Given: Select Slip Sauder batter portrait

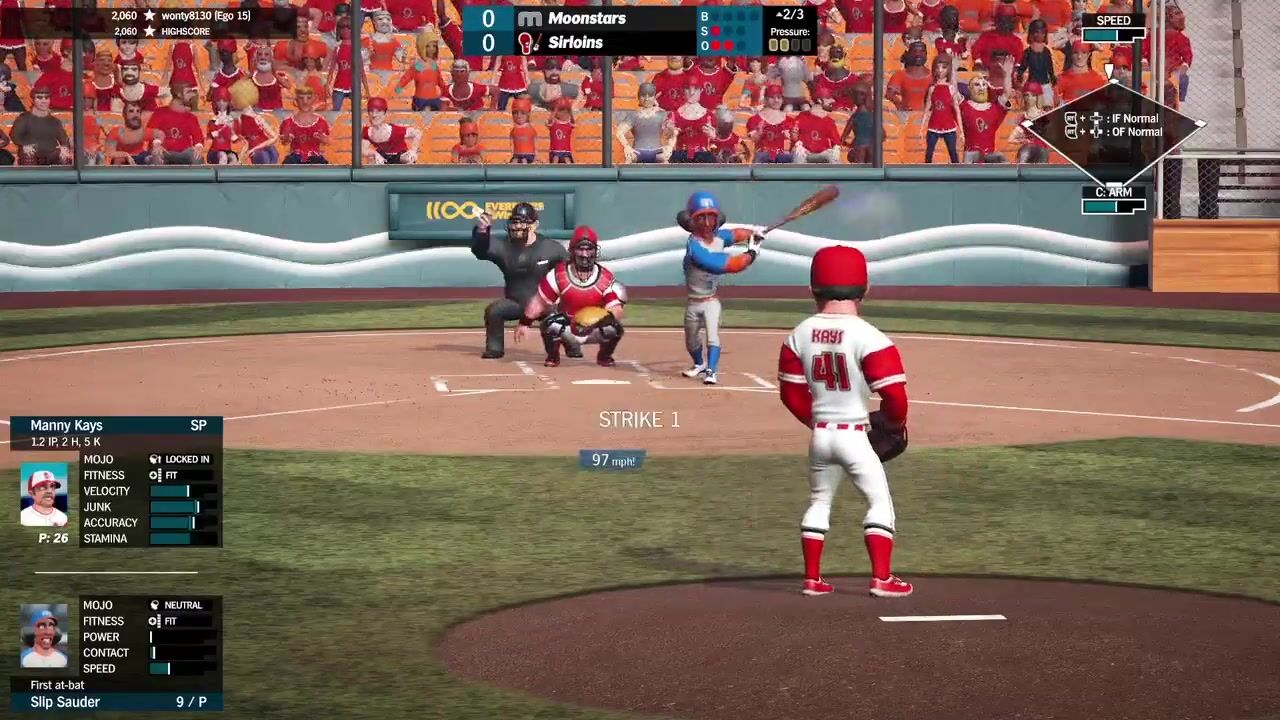Looking at the screenshot, I should point(44,637).
